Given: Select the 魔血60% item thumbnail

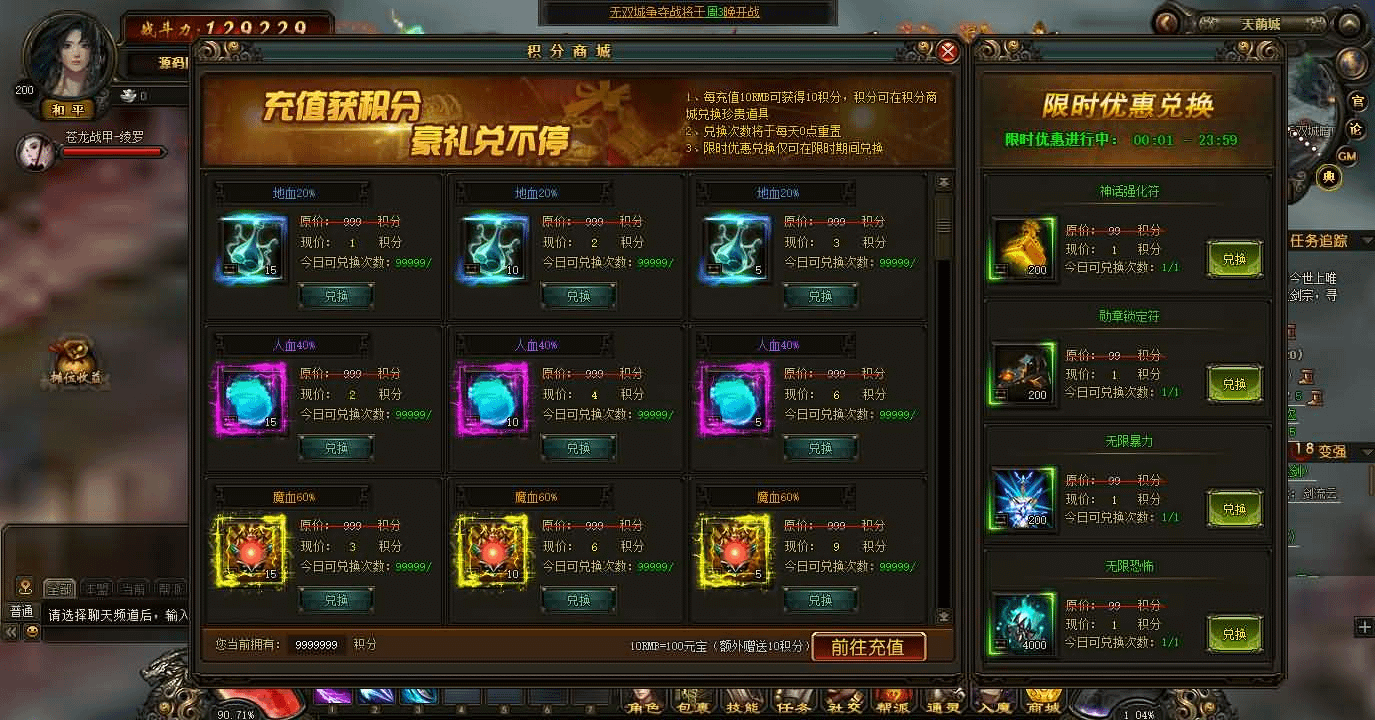Looking at the screenshot, I should pyautogui.click(x=250, y=550).
